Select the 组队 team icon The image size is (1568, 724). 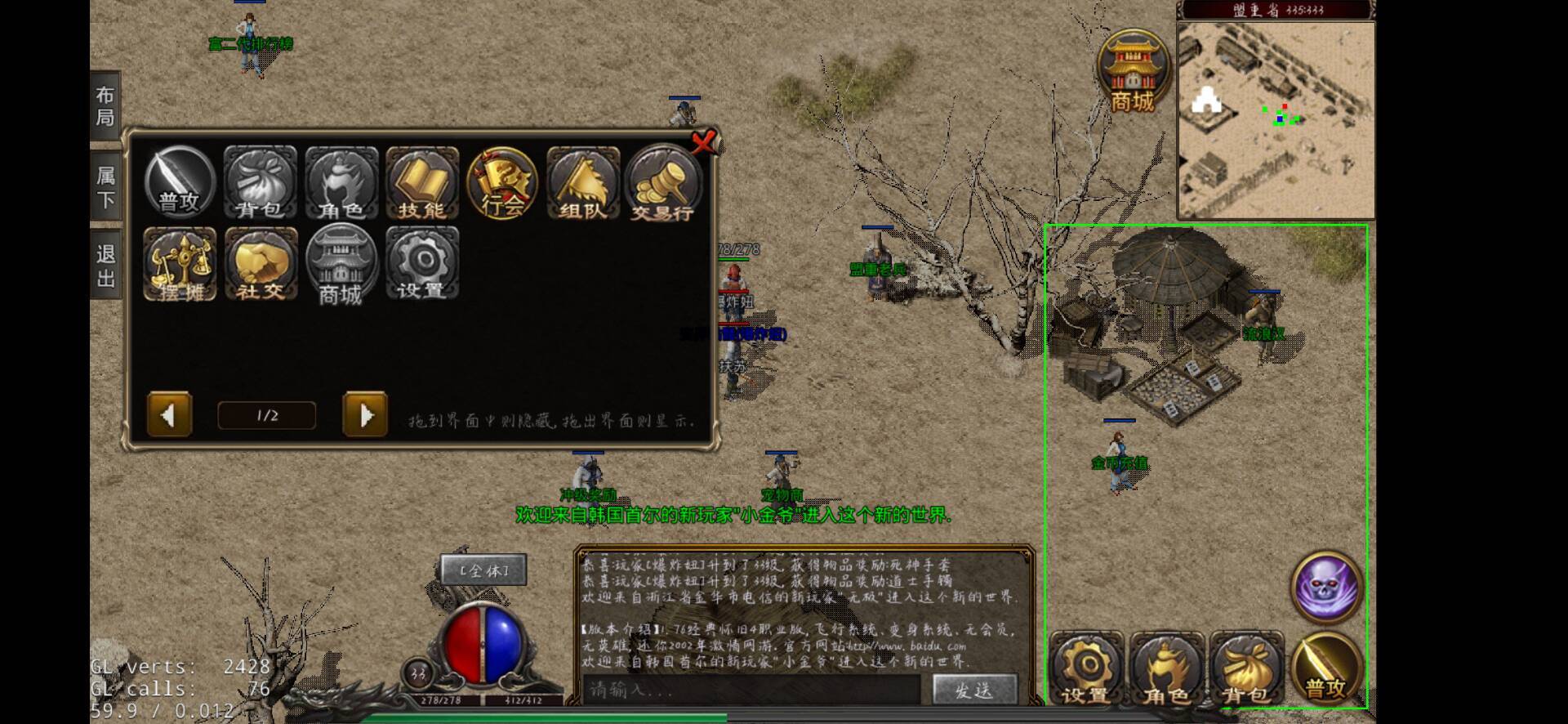coord(582,183)
